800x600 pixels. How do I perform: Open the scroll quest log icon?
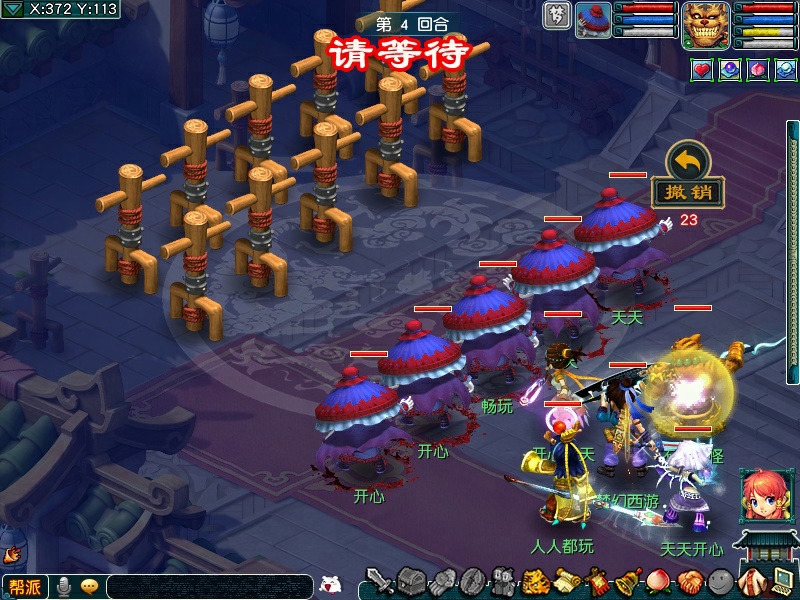pyautogui.click(x=566, y=581)
